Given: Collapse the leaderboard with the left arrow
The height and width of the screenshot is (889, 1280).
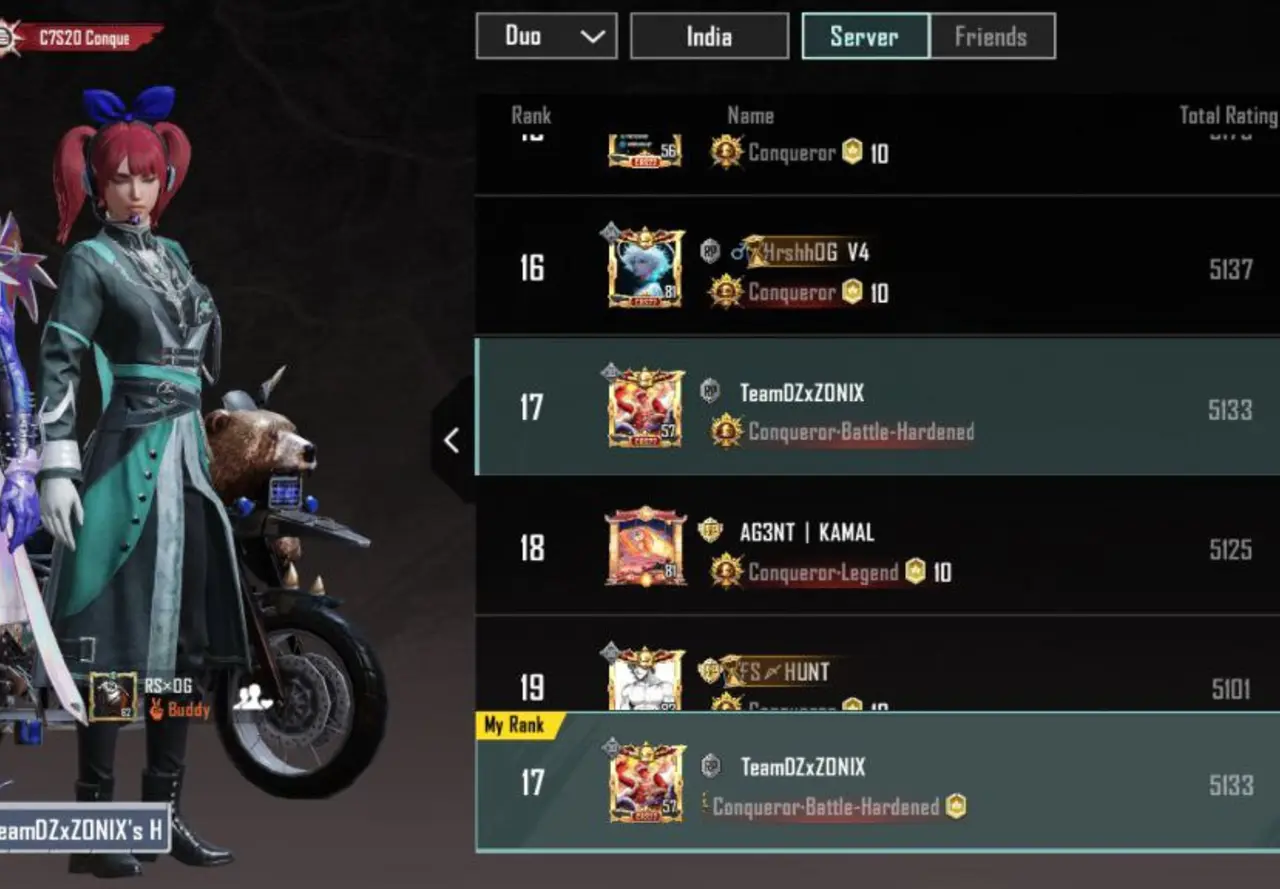Looking at the screenshot, I should (x=452, y=439).
